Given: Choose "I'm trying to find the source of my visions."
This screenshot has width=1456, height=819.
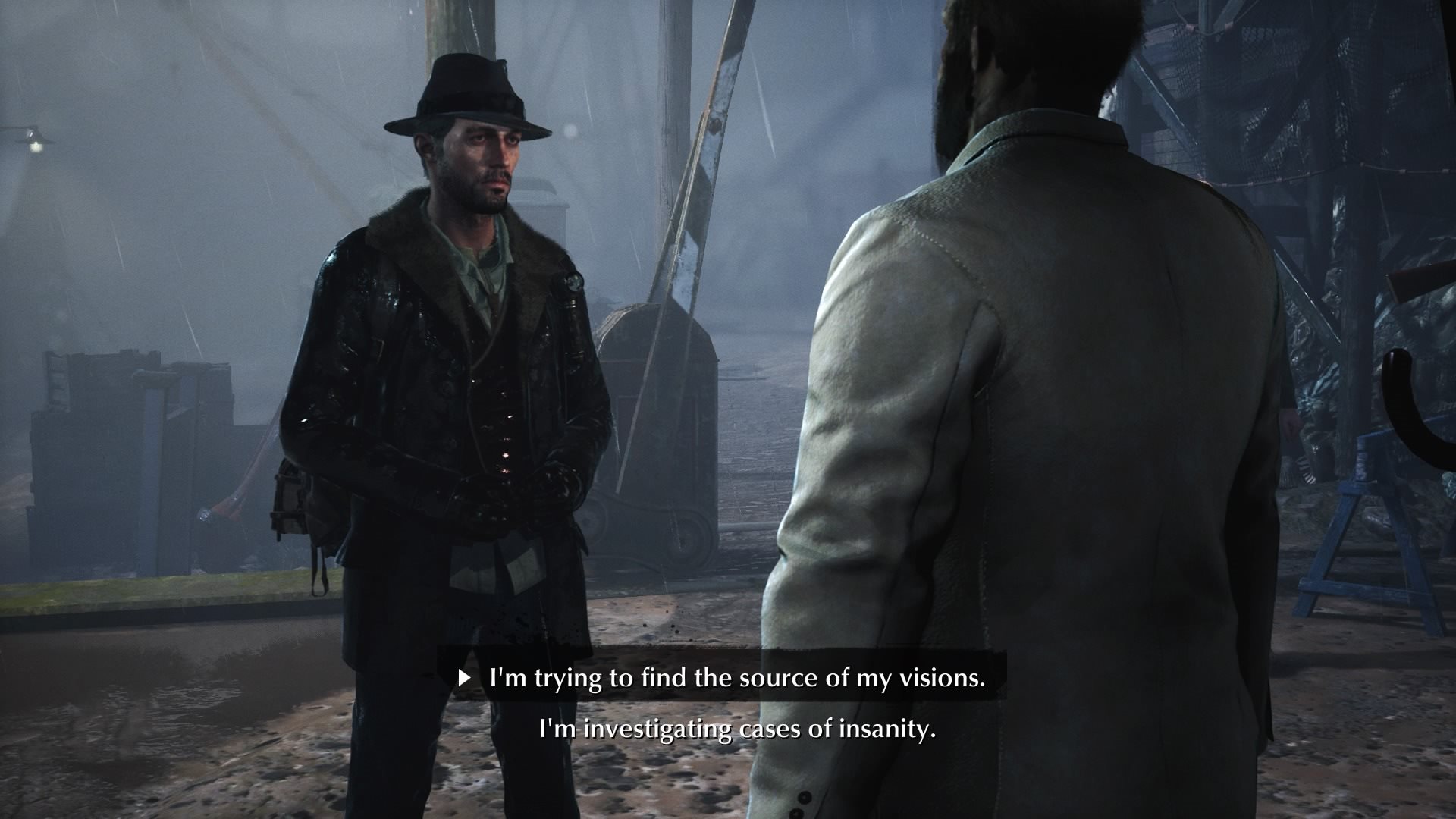Looking at the screenshot, I should coord(736,678).
